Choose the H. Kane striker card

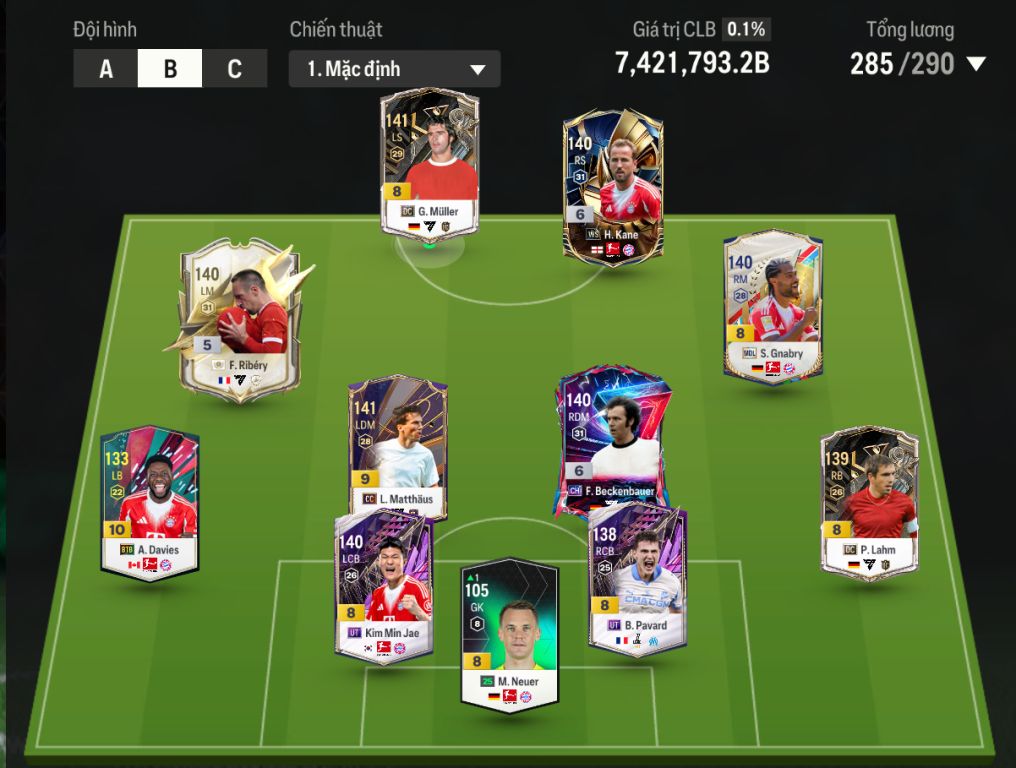click(612, 187)
